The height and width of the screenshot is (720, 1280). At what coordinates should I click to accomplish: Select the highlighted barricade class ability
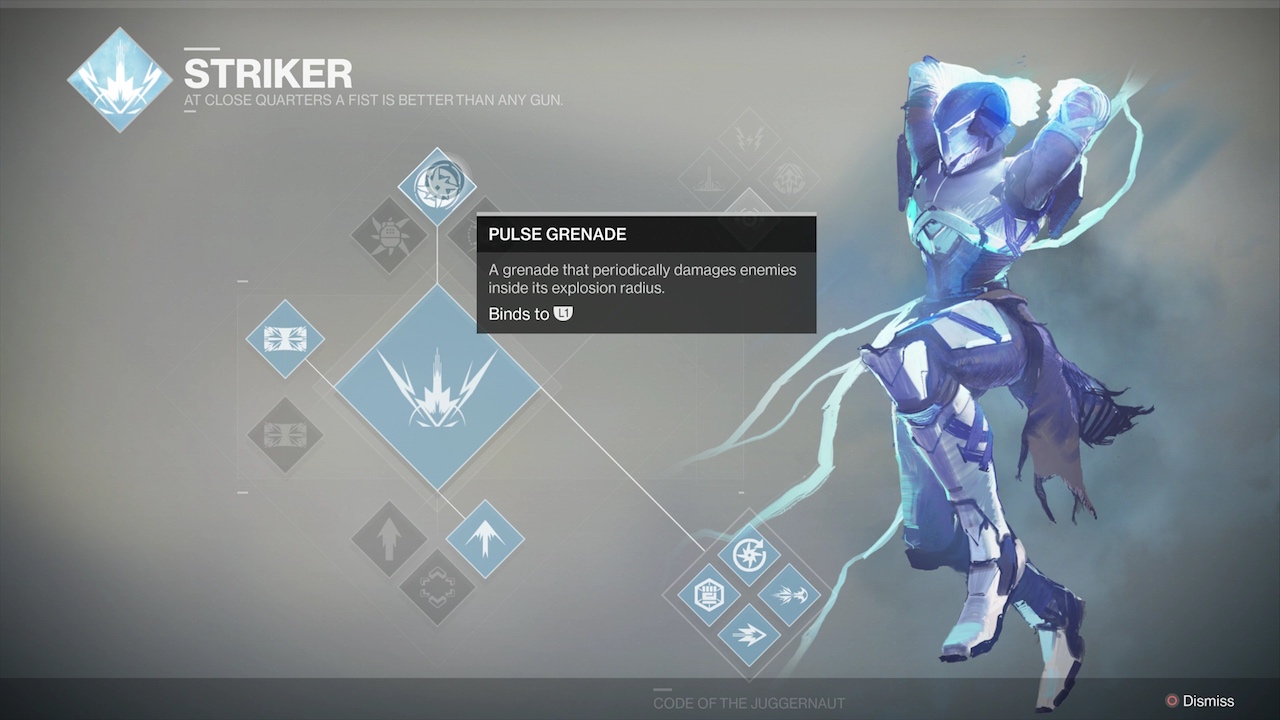click(285, 339)
